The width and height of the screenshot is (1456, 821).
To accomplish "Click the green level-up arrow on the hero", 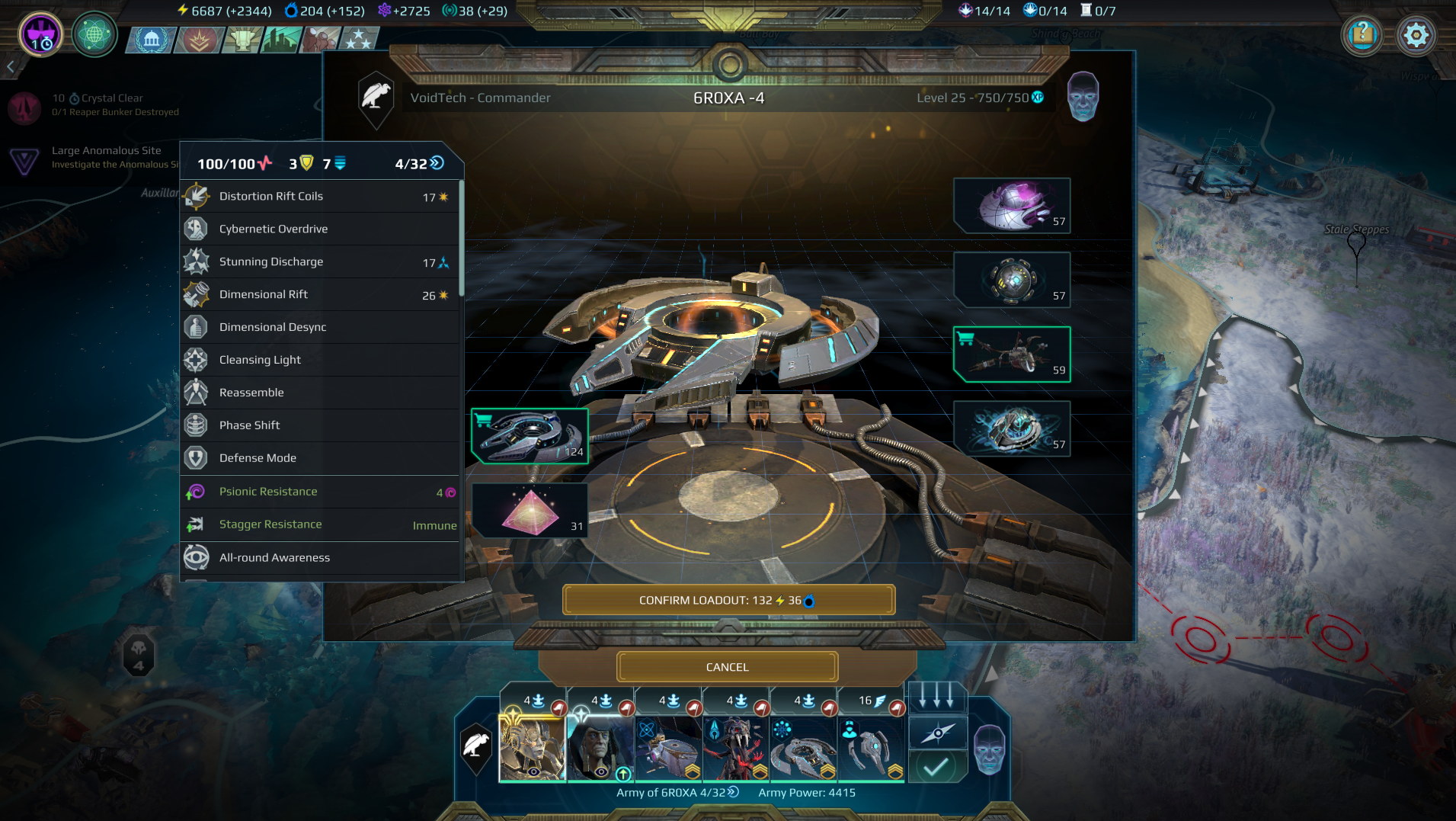I will [x=623, y=774].
